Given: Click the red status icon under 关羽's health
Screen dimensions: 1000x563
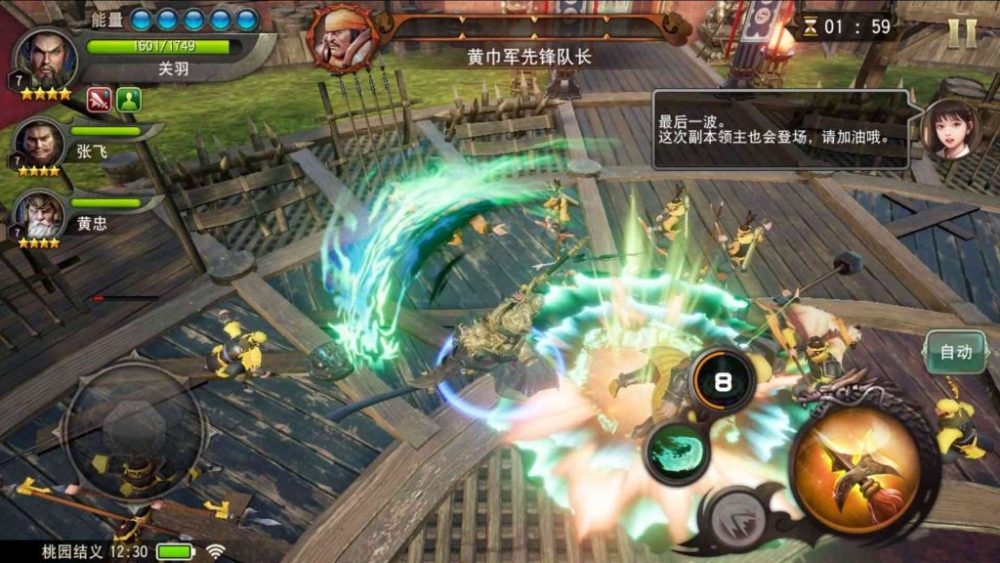Looking at the screenshot, I should (x=99, y=98).
